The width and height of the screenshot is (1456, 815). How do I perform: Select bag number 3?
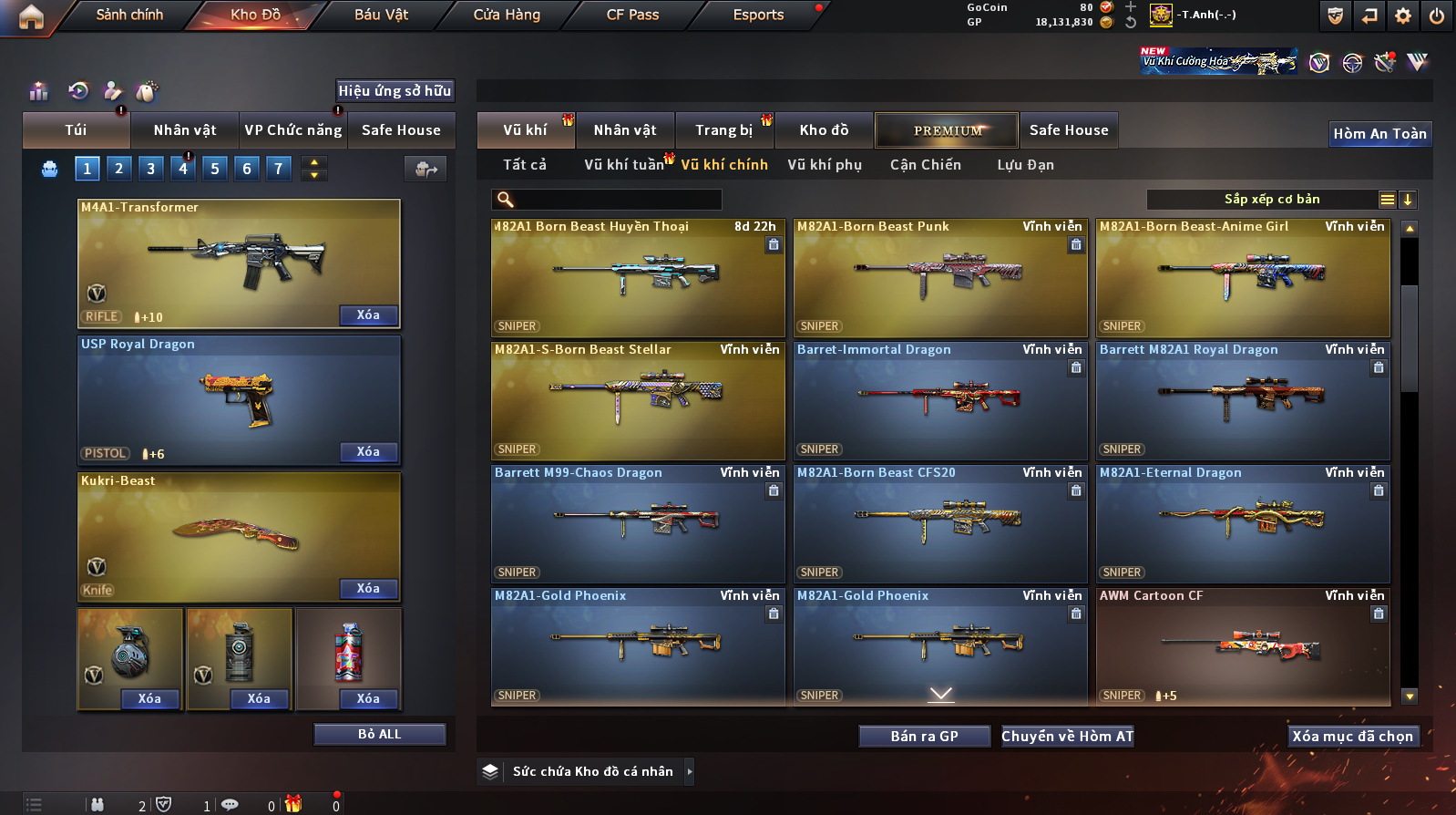click(151, 168)
